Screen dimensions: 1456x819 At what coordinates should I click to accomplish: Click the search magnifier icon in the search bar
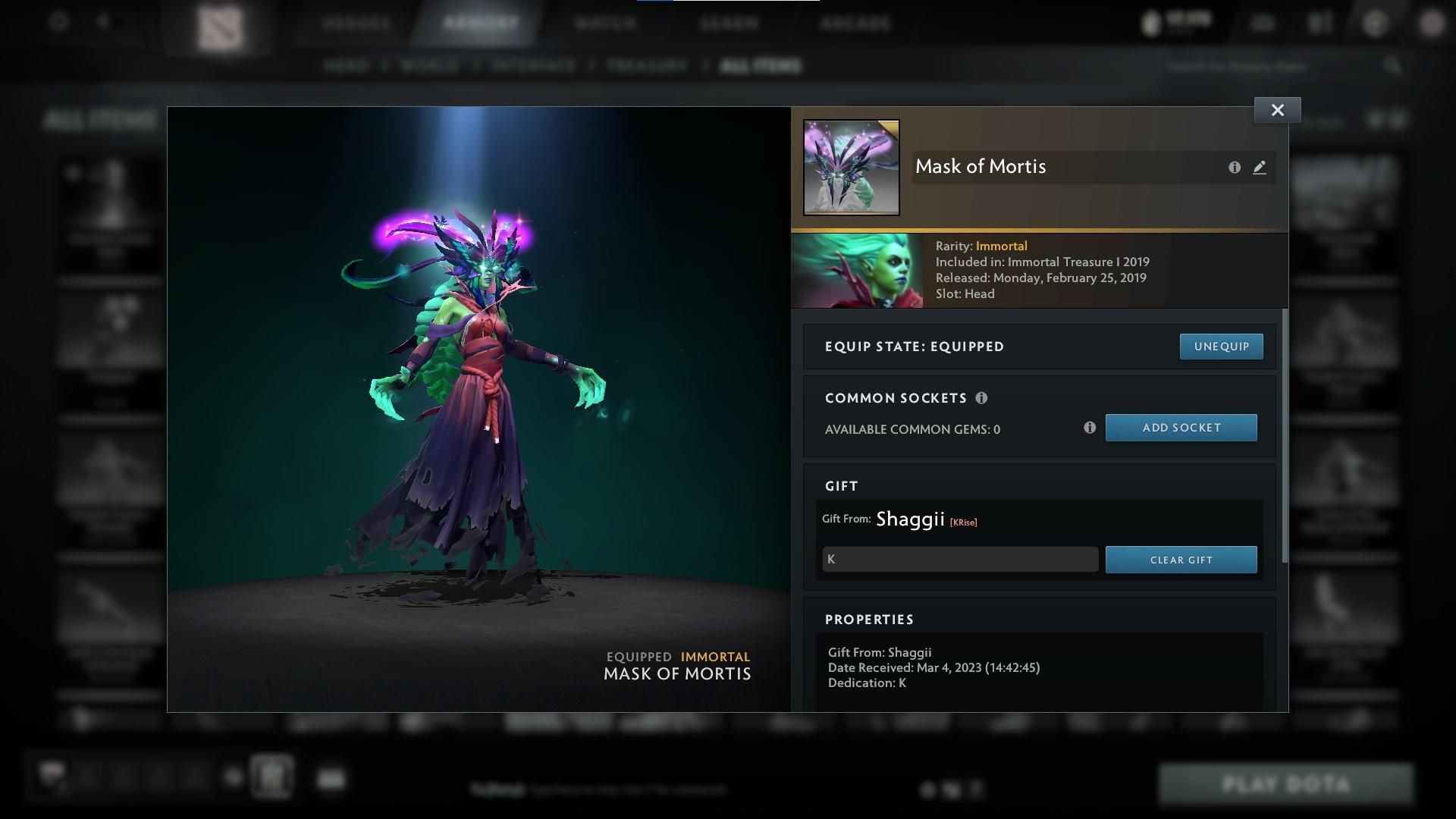coord(1394,66)
